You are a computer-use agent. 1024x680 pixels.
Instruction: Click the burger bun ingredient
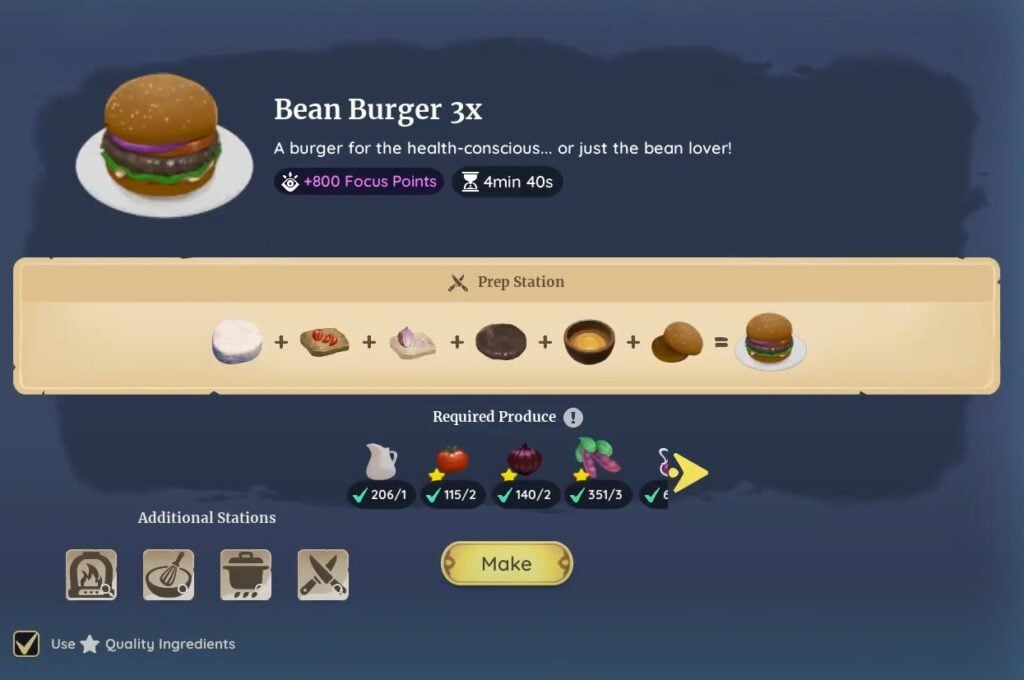(676, 341)
